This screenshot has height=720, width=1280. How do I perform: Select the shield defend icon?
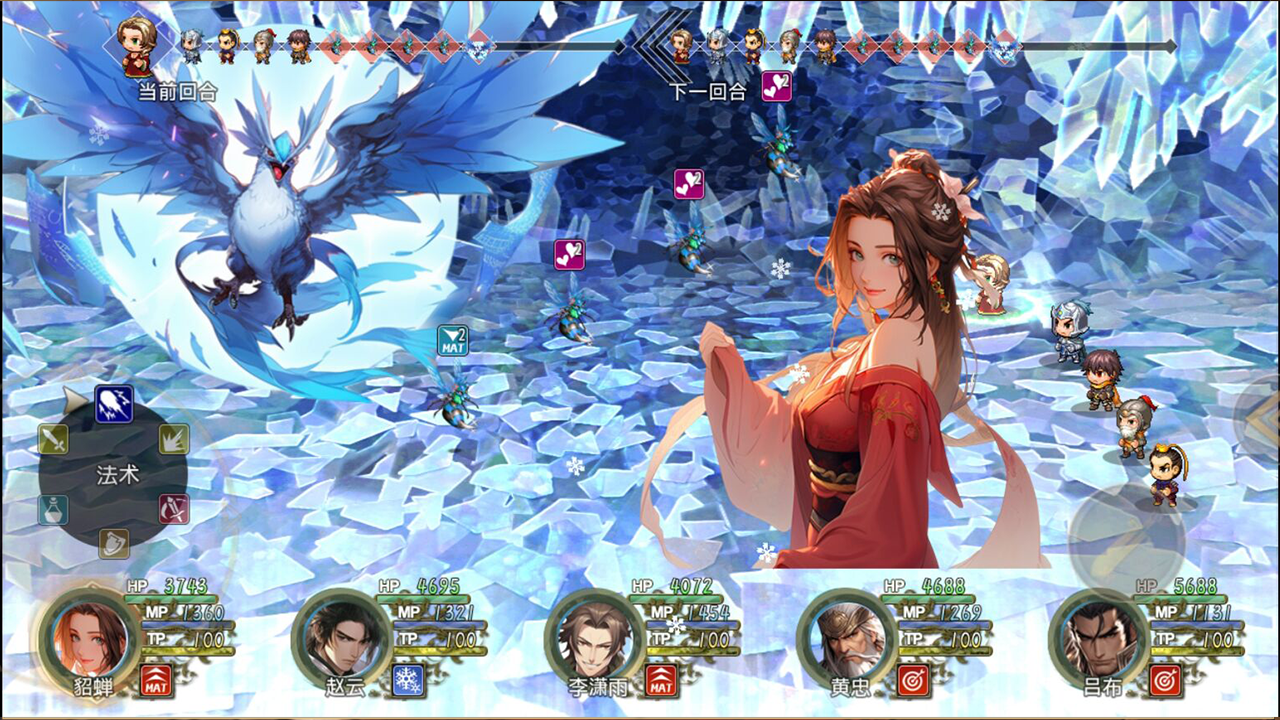113,542
